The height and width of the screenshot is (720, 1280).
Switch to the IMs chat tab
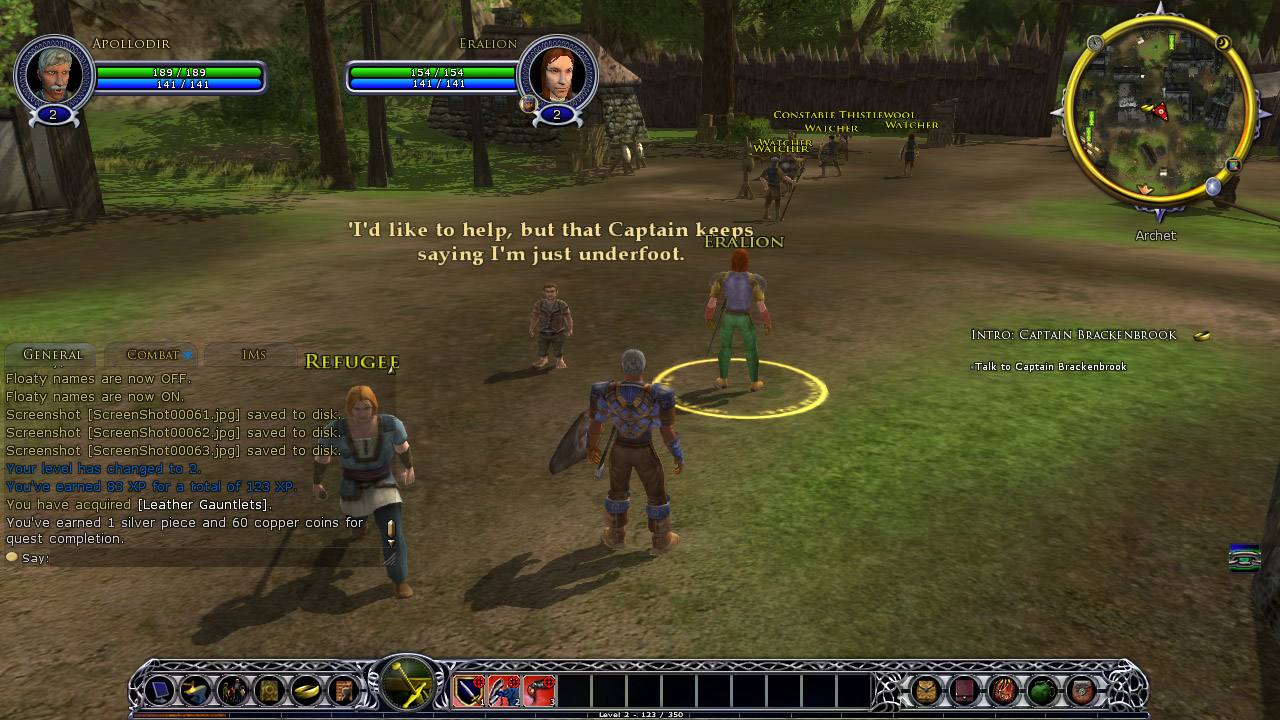click(254, 355)
